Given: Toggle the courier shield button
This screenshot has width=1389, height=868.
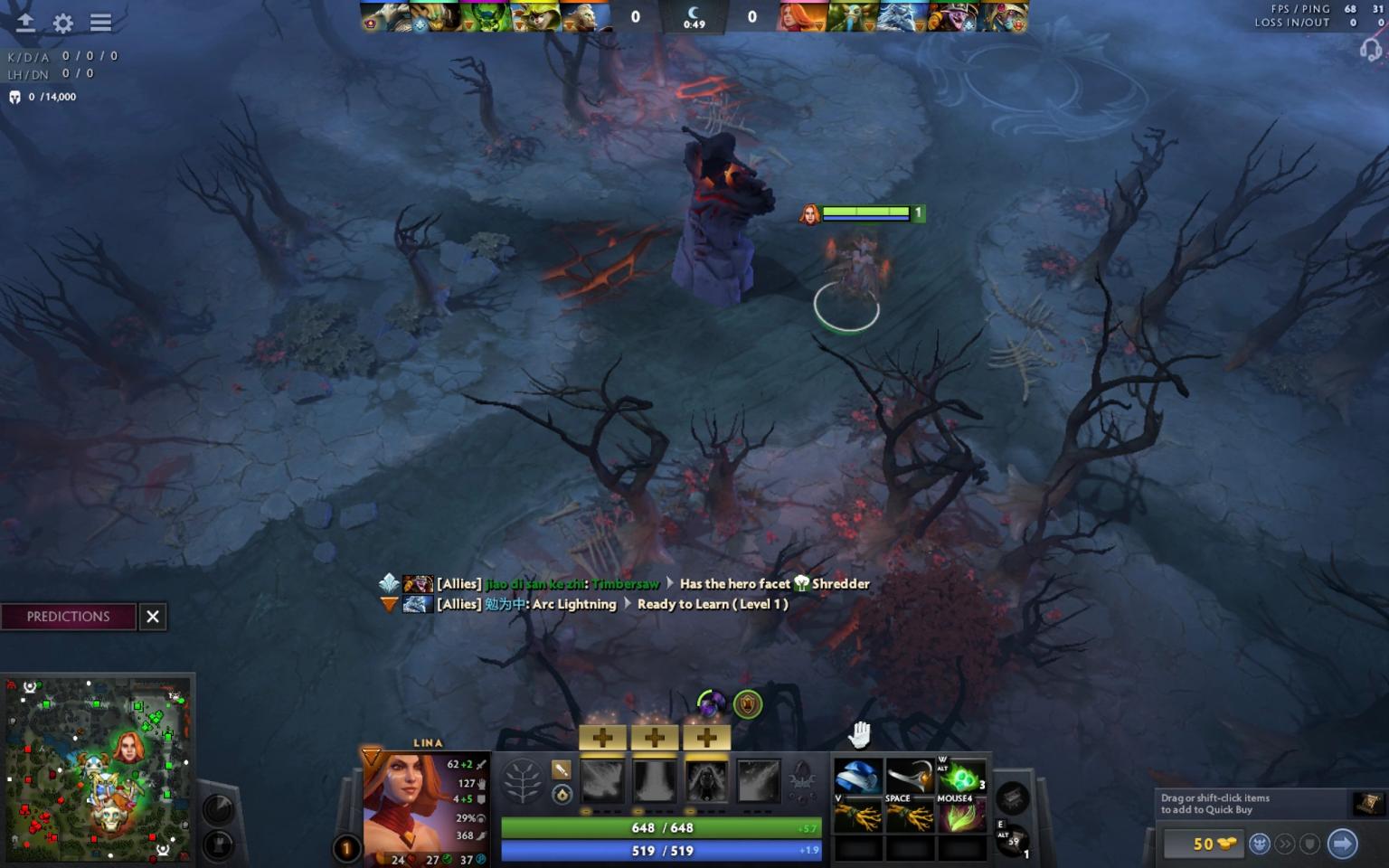Looking at the screenshot, I should tap(1309, 844).
